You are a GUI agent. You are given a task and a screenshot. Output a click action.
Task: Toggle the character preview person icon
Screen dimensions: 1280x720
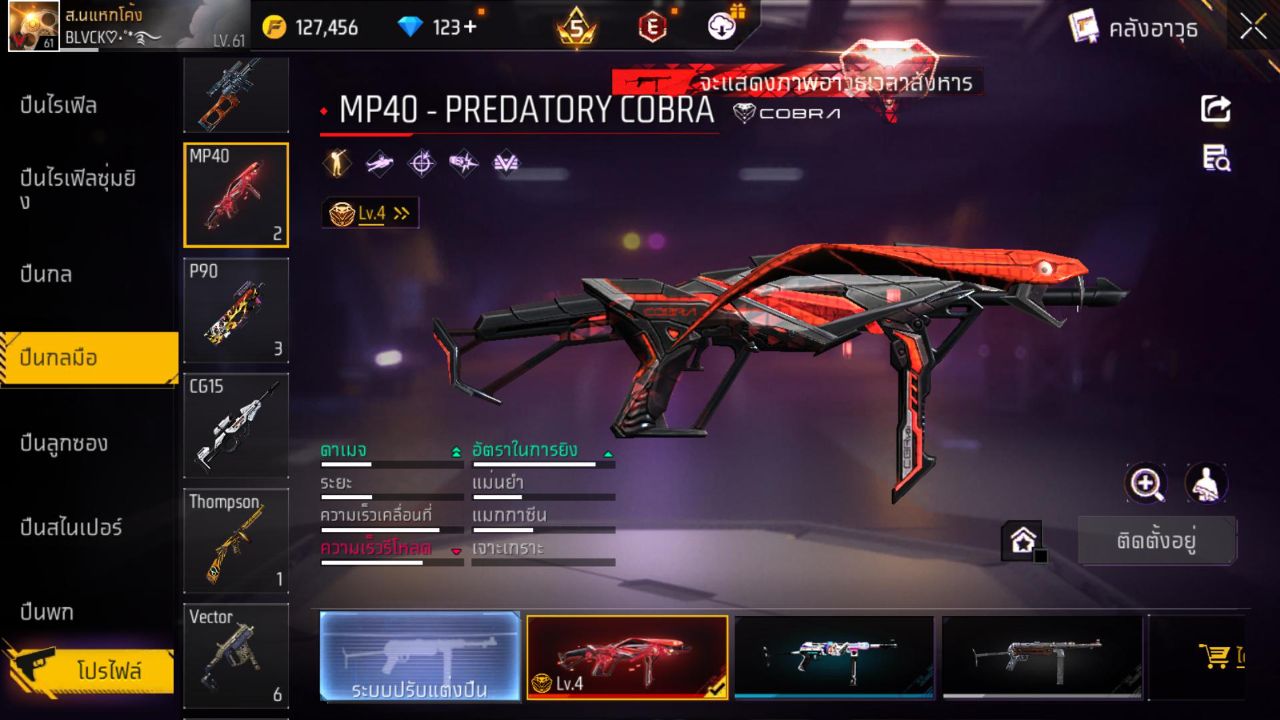(x=1205, y=483)
